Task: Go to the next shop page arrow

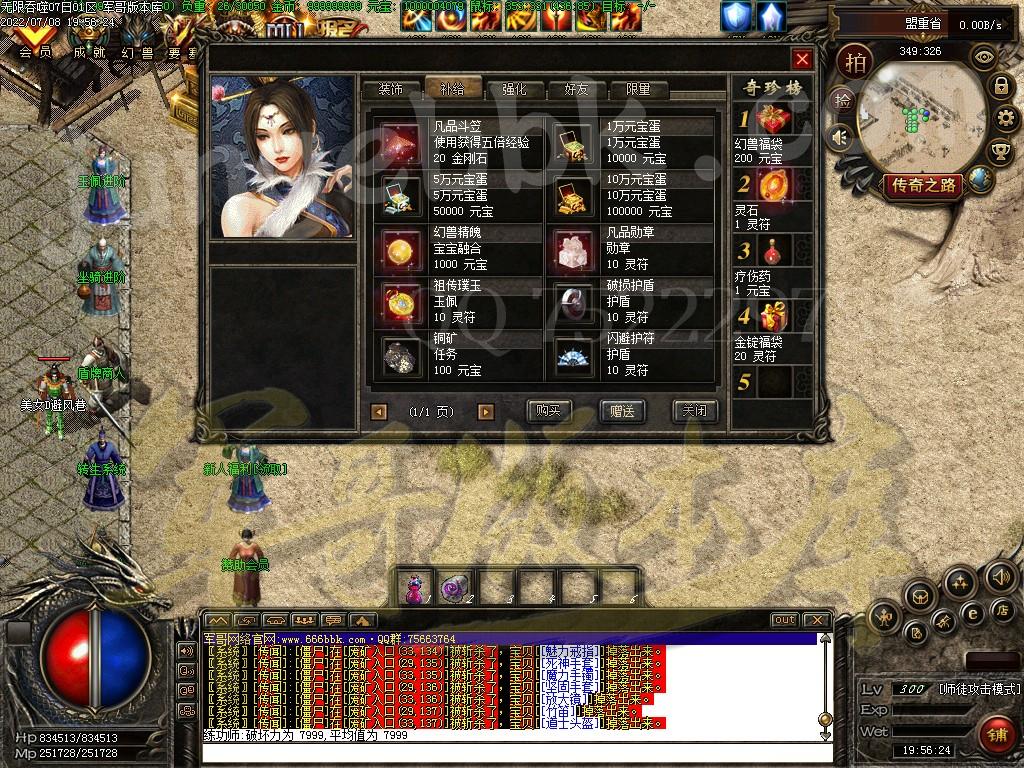Action: [x=486, y=411]
